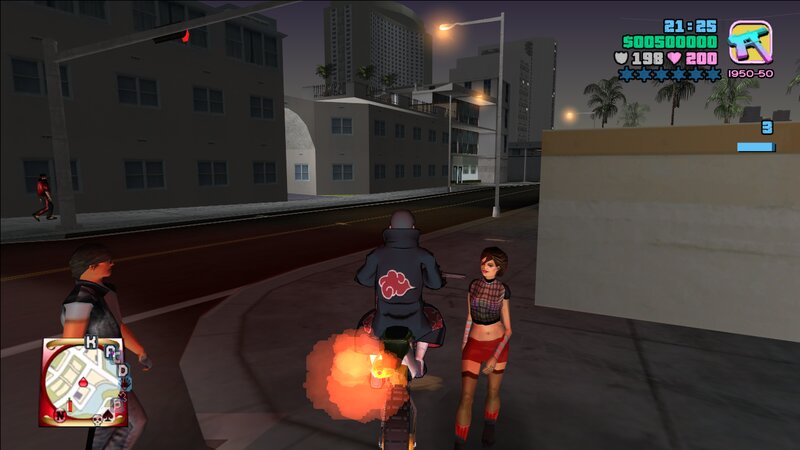Click the submachine gun weapon icon
The image size is (800, 450).
749,43
